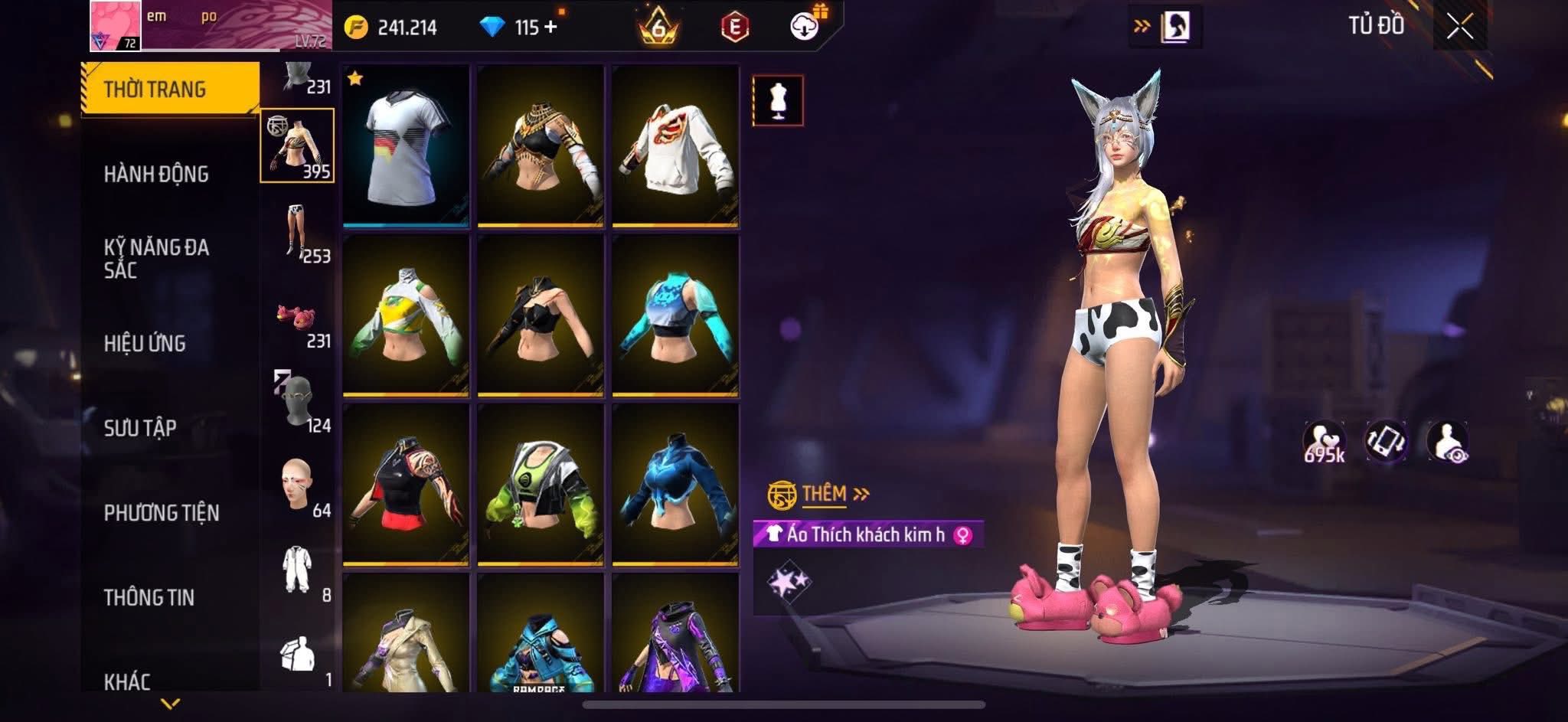
Task: Switch to the Phương Tiện tab
Action: [162, 513]
